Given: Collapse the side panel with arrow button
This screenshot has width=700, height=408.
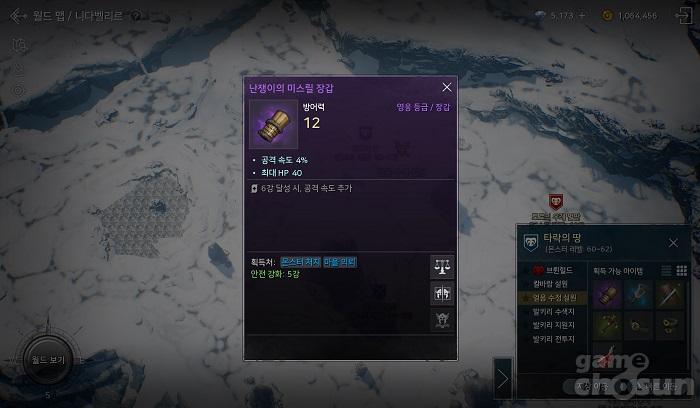Looking at the screenshot, I should coord(503,378).
